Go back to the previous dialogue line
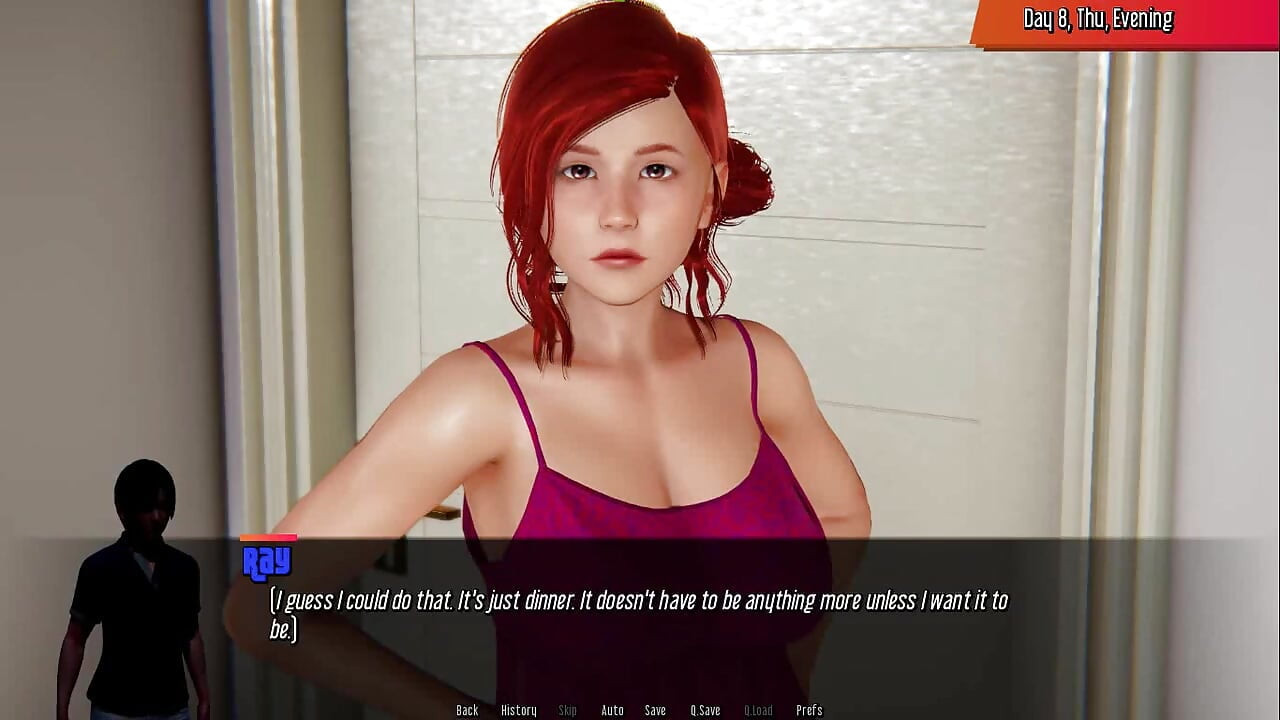Screen dimensions: 1280x720 pyautogui.click(x=467, y=710)
